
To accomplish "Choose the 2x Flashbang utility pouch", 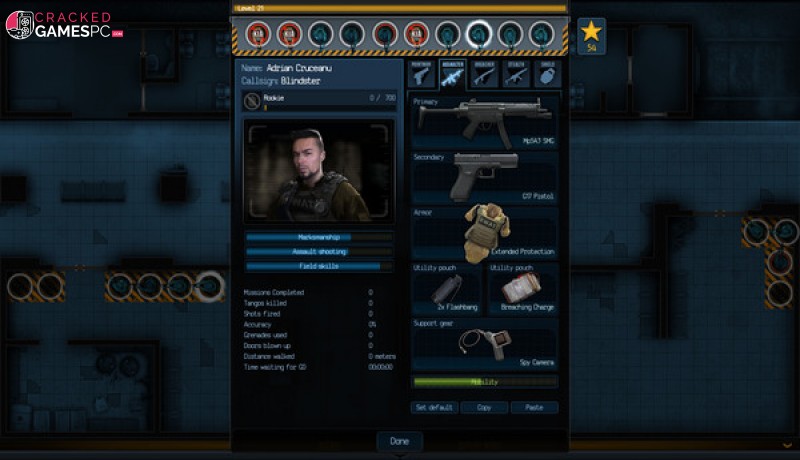I will (x=447, y=290).
